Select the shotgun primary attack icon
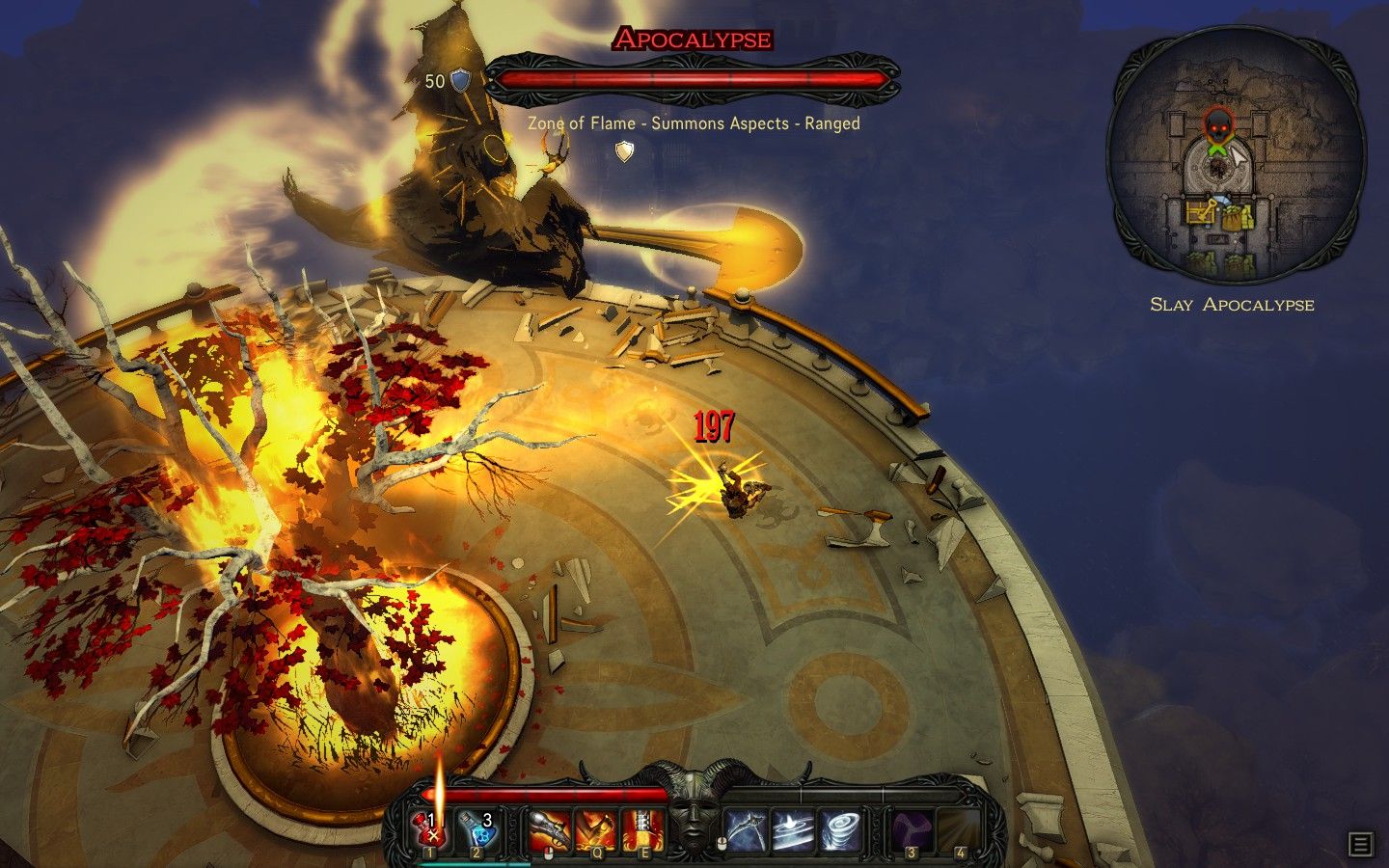This screenshot has width=1389, height=868. pyautogui.click(x=549, y=827)
